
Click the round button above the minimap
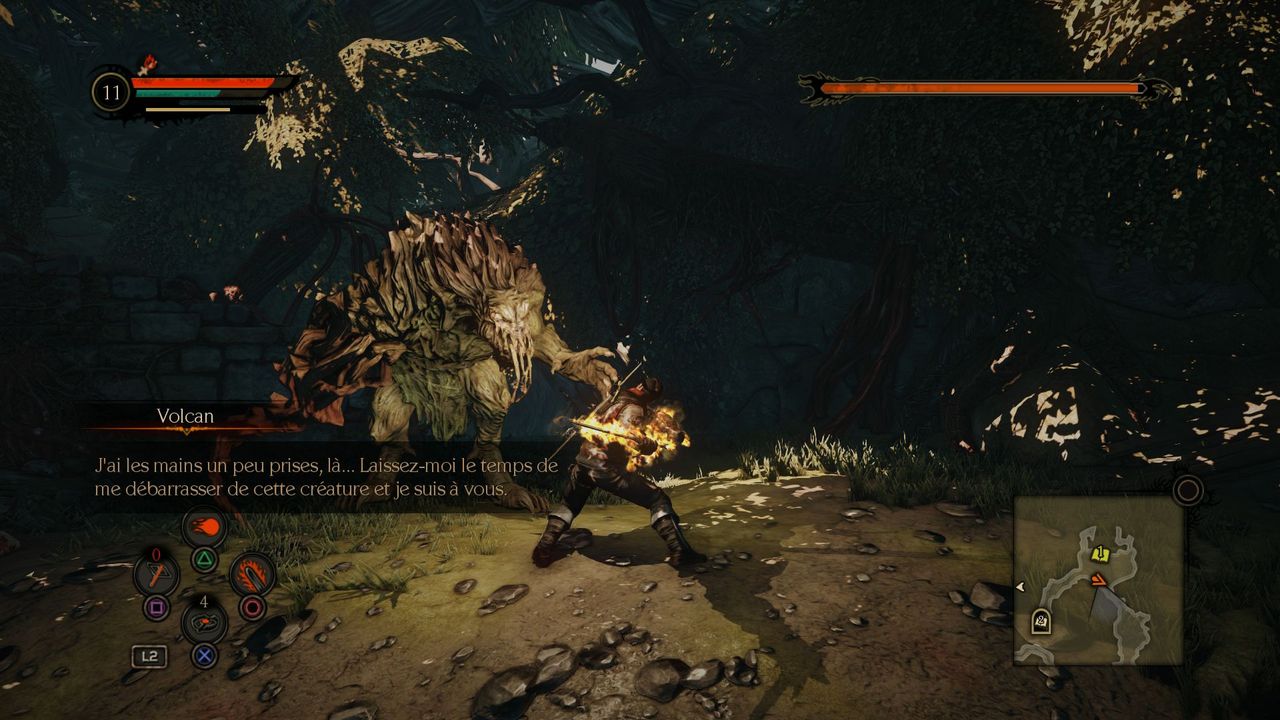click(1188, 490)
